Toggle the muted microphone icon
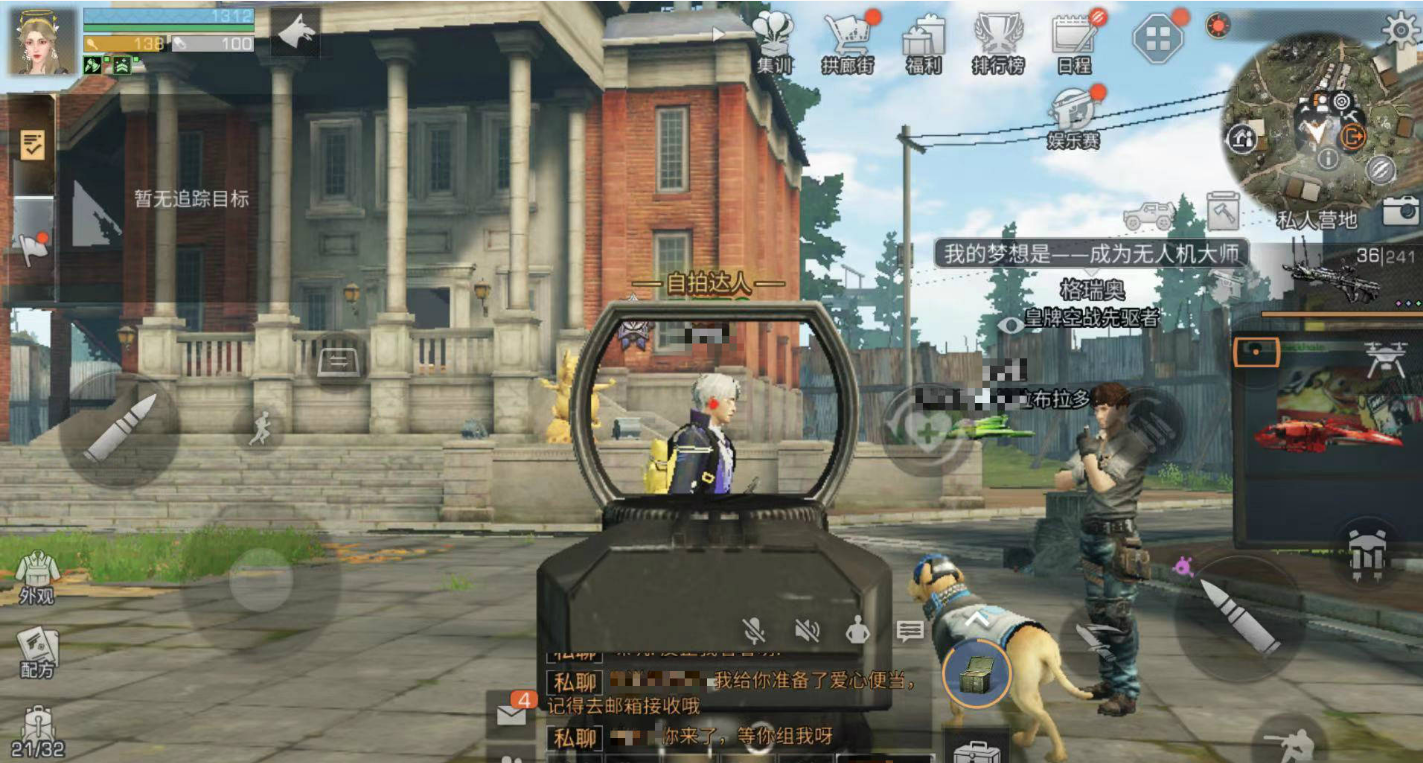 pos(755,630)
